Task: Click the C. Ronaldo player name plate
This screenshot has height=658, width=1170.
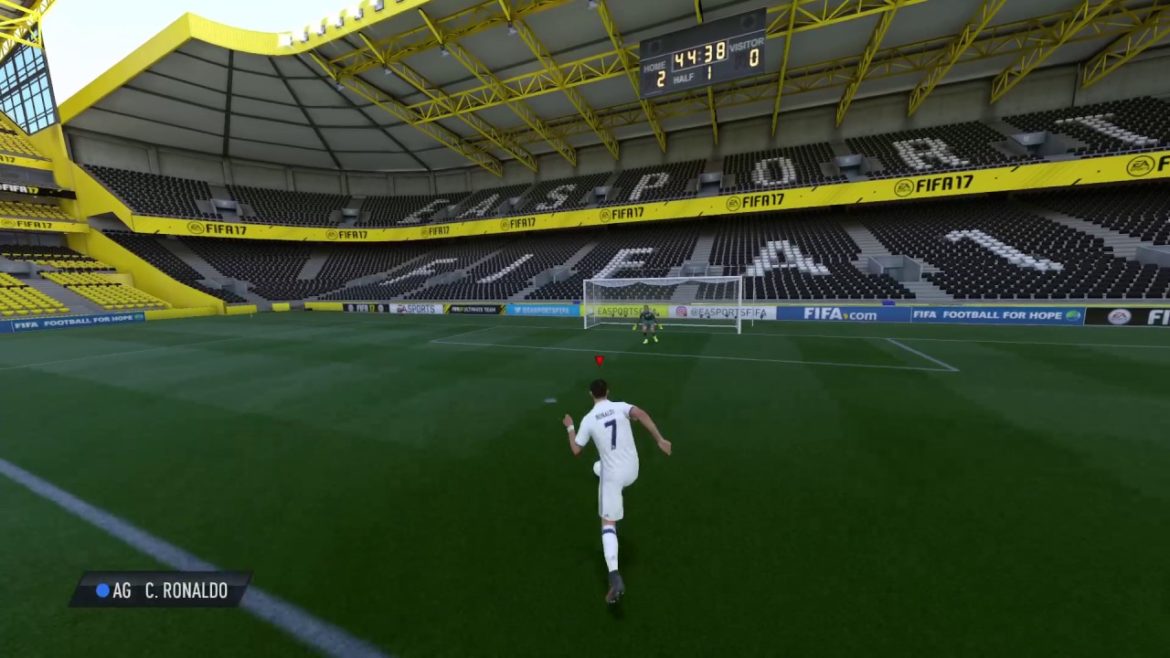Action: click(161, 589)
